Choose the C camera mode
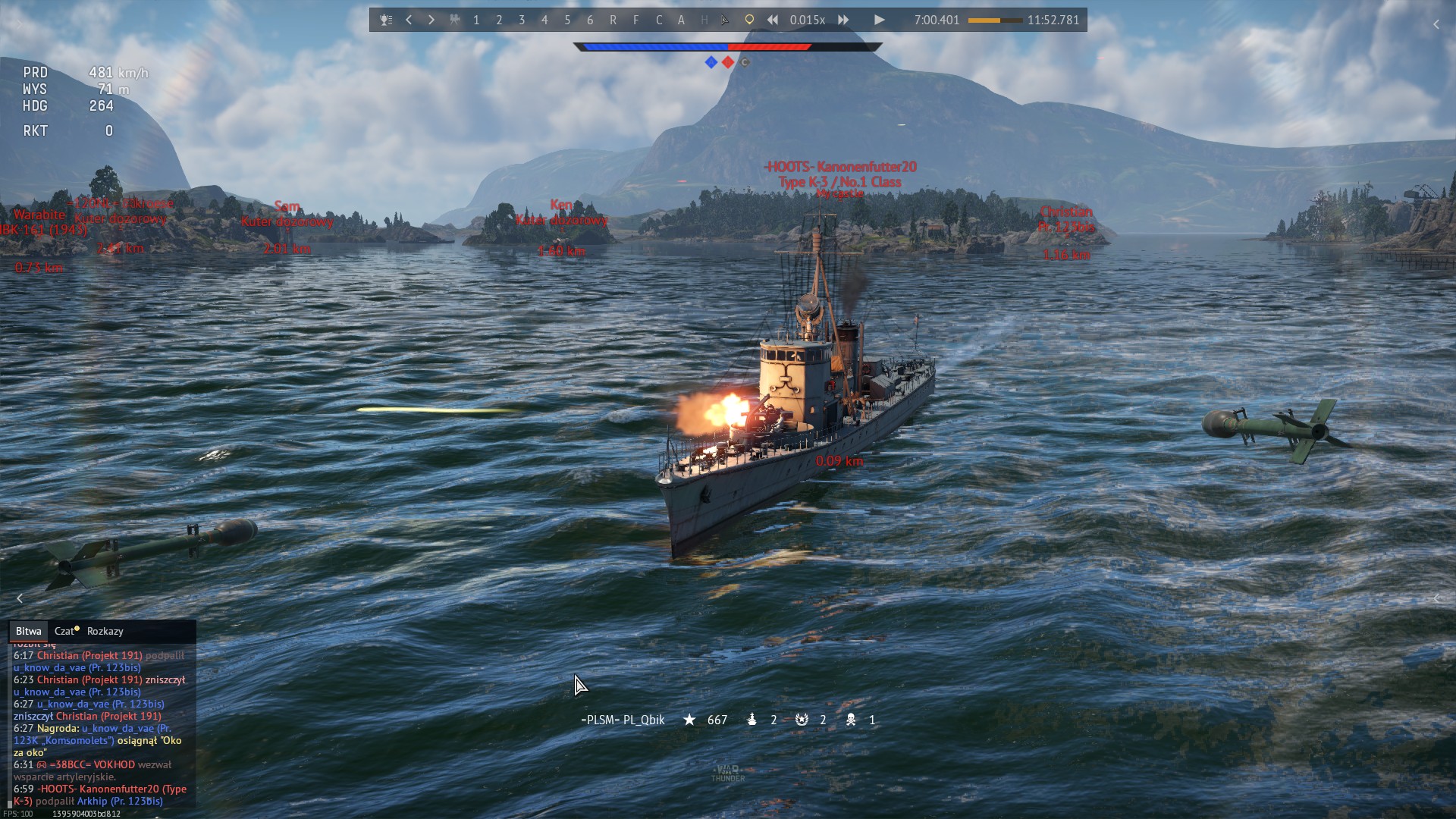The image size is (1456, 819). (x=658, y=20)
